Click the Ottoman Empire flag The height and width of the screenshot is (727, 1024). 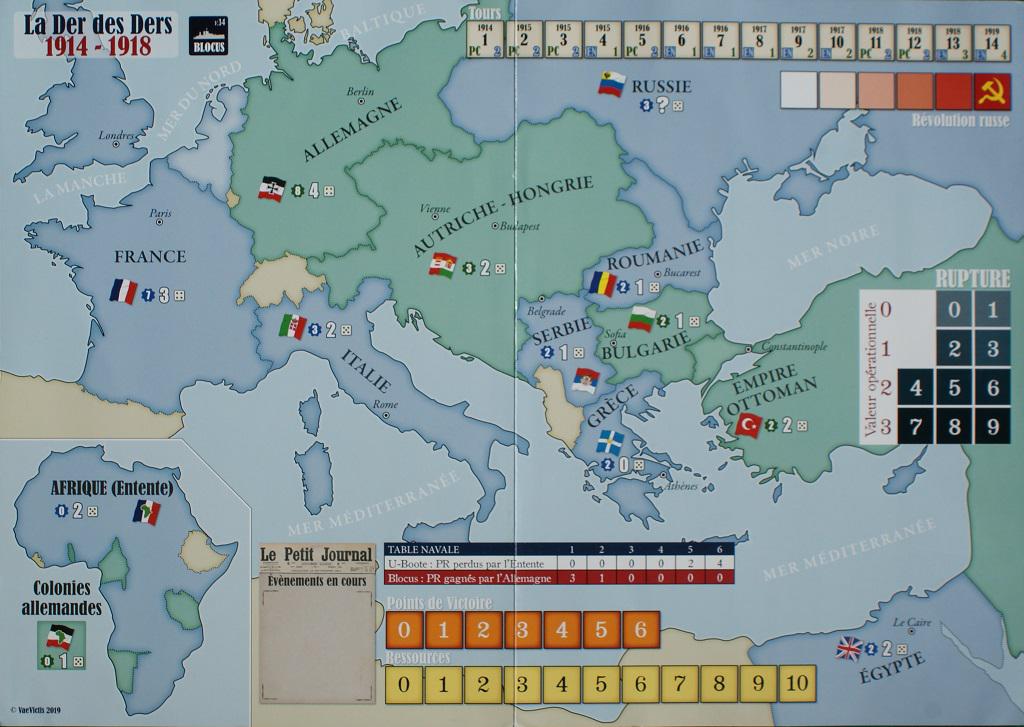coord(749,425)
